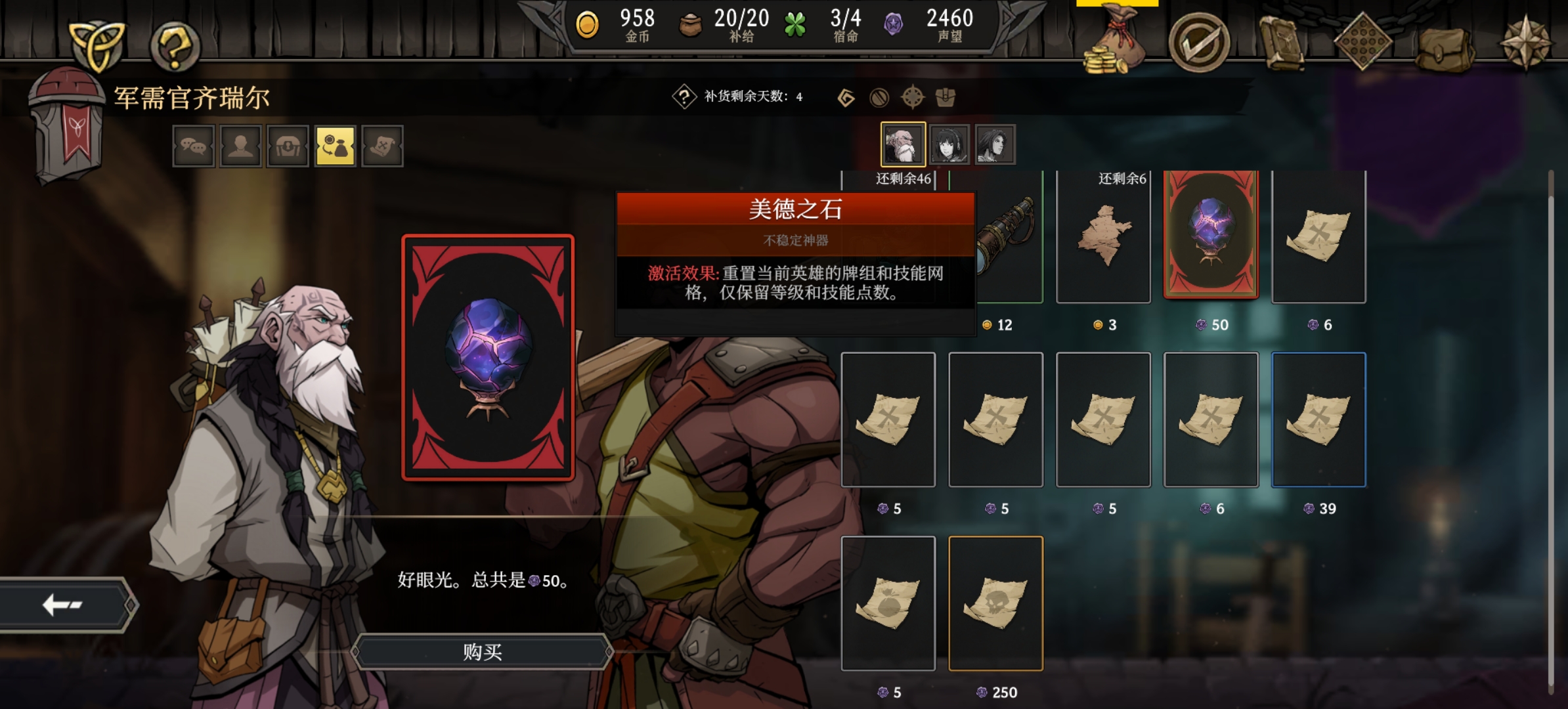The width and height of the screenshot is (1568, 709).
Task: Open the dialogue tab with speech bubbles icon
Action: [194, 146]
